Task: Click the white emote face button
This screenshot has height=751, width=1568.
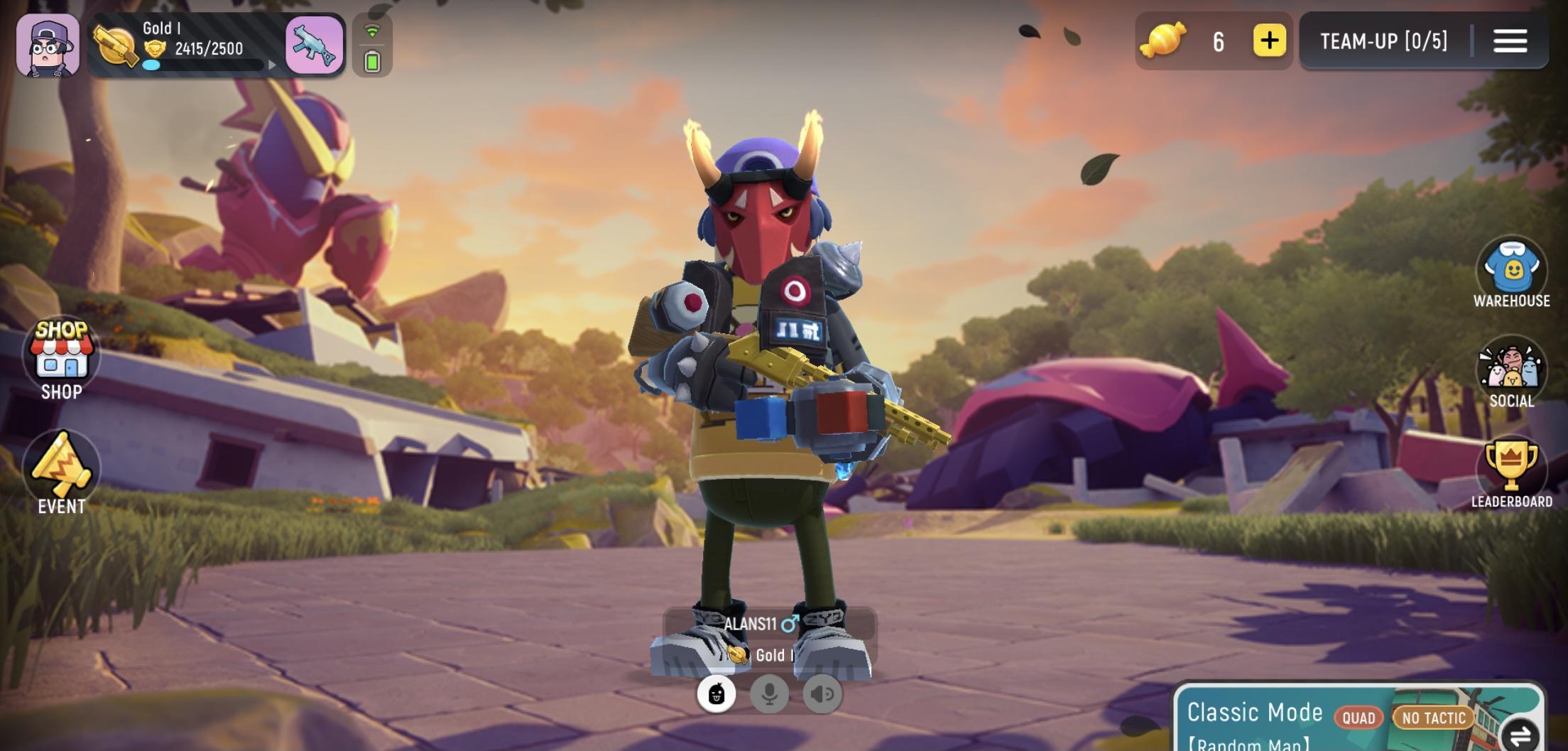Action: pos(716,693)
